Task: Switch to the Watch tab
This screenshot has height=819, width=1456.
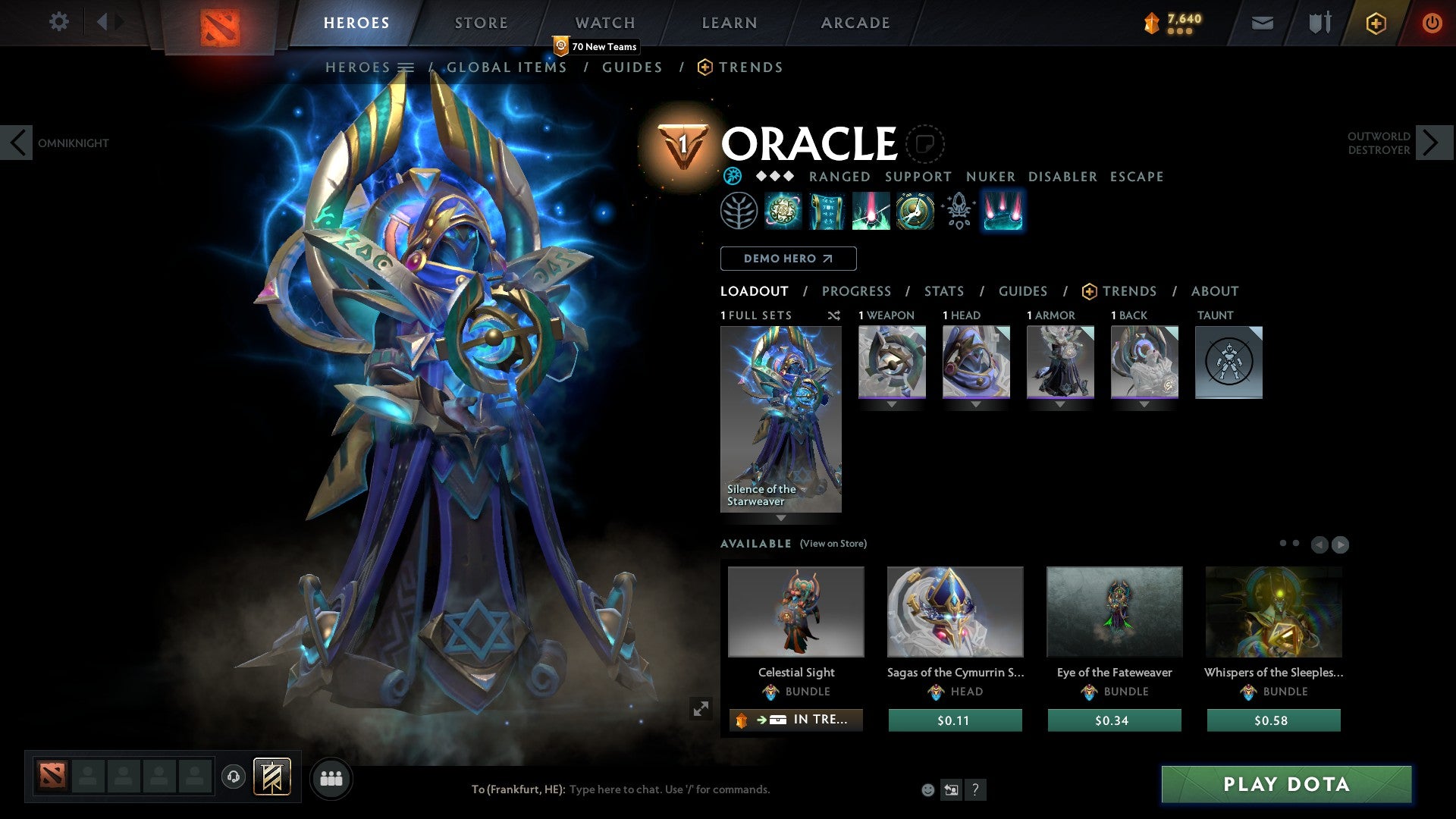Action: pos(605,22)
